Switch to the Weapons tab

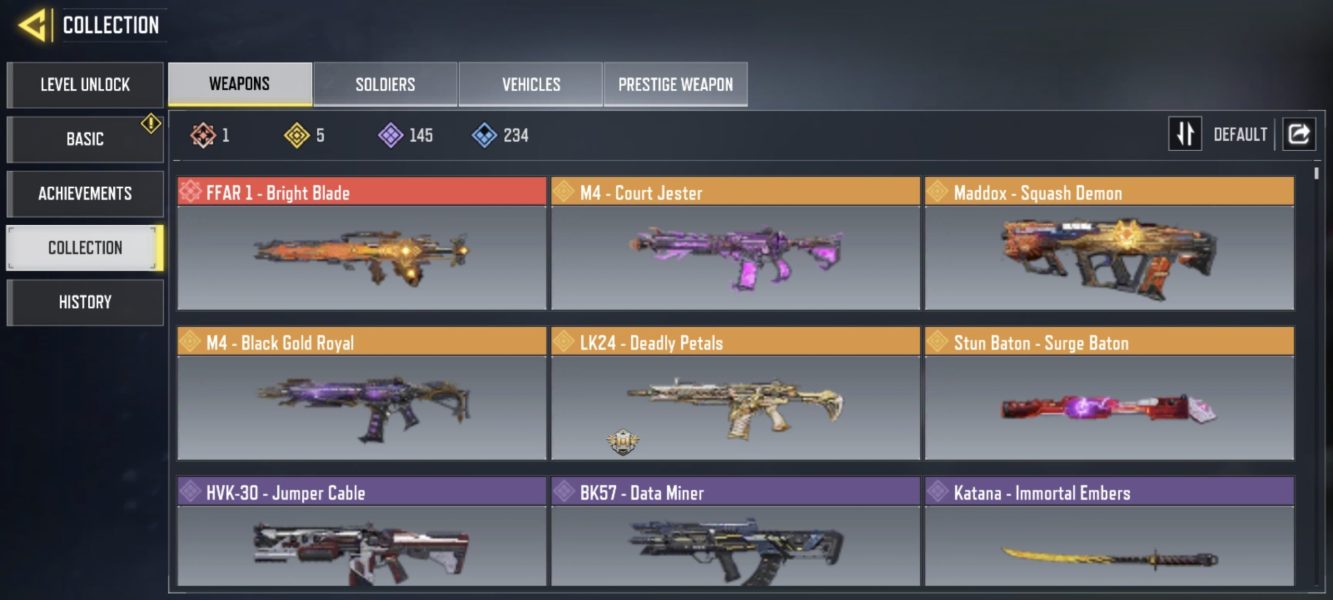(x=239, y=84)
